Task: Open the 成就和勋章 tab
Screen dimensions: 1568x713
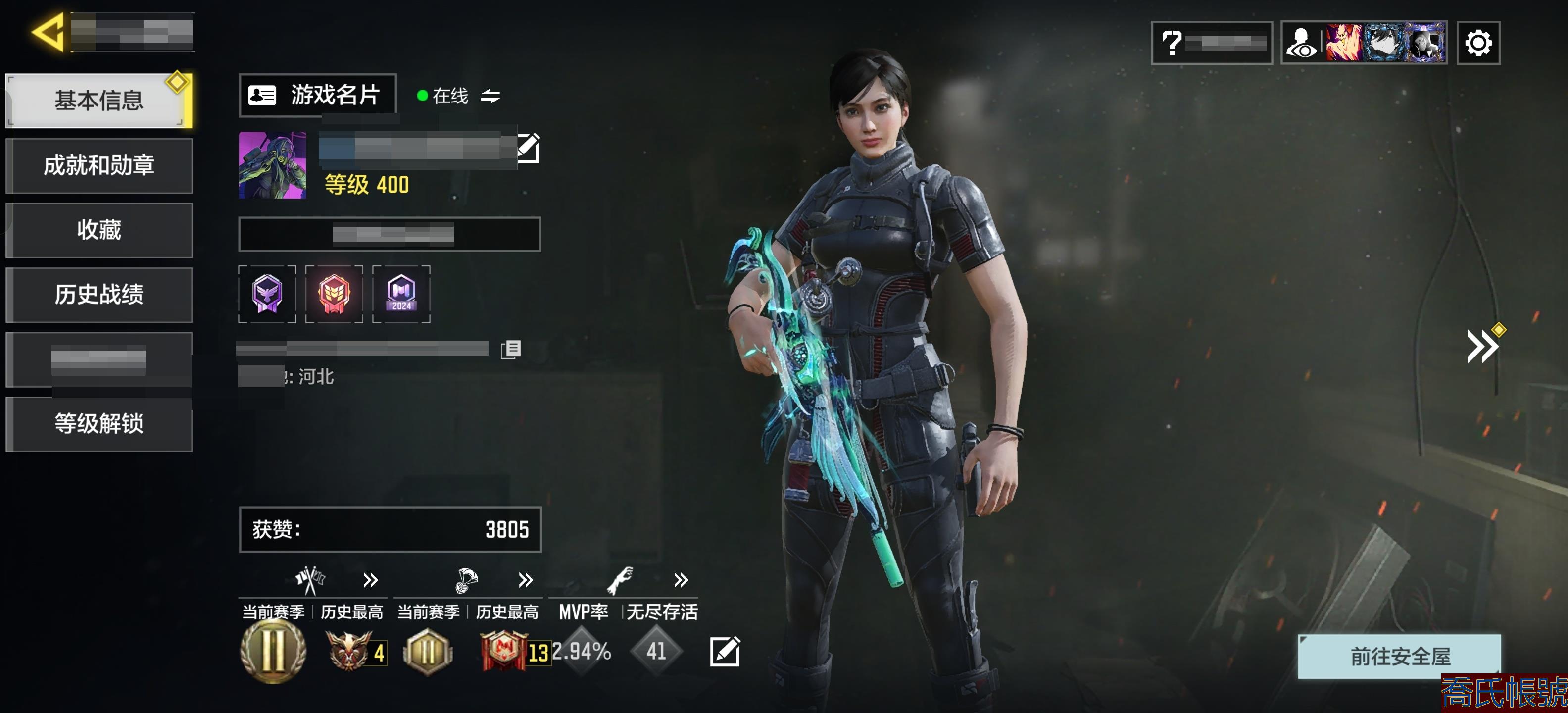Action: [x=98, y=165]
